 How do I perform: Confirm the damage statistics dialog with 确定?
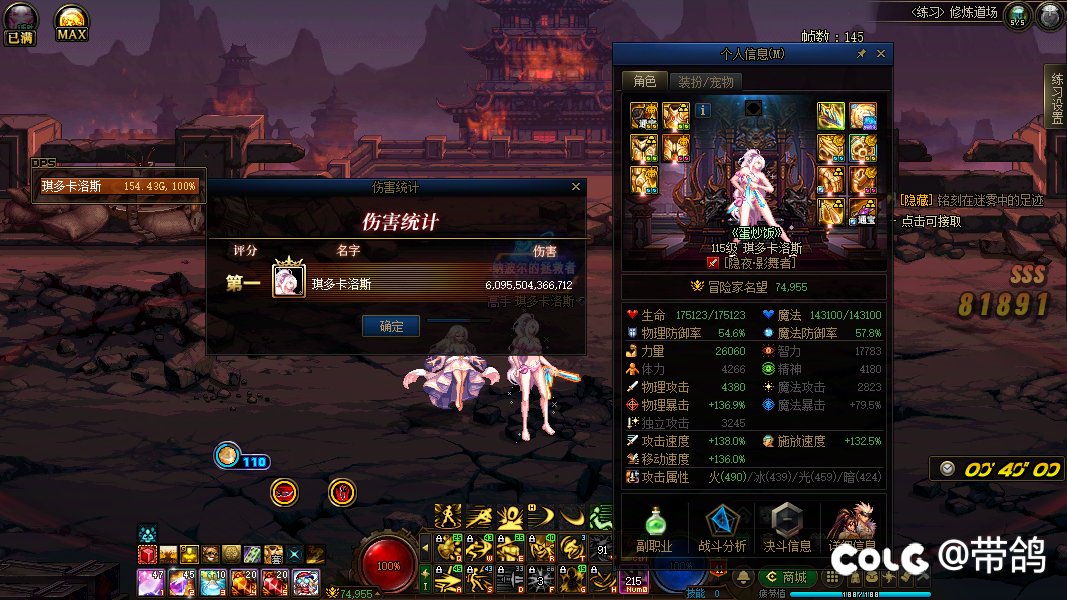coord(391,326)
